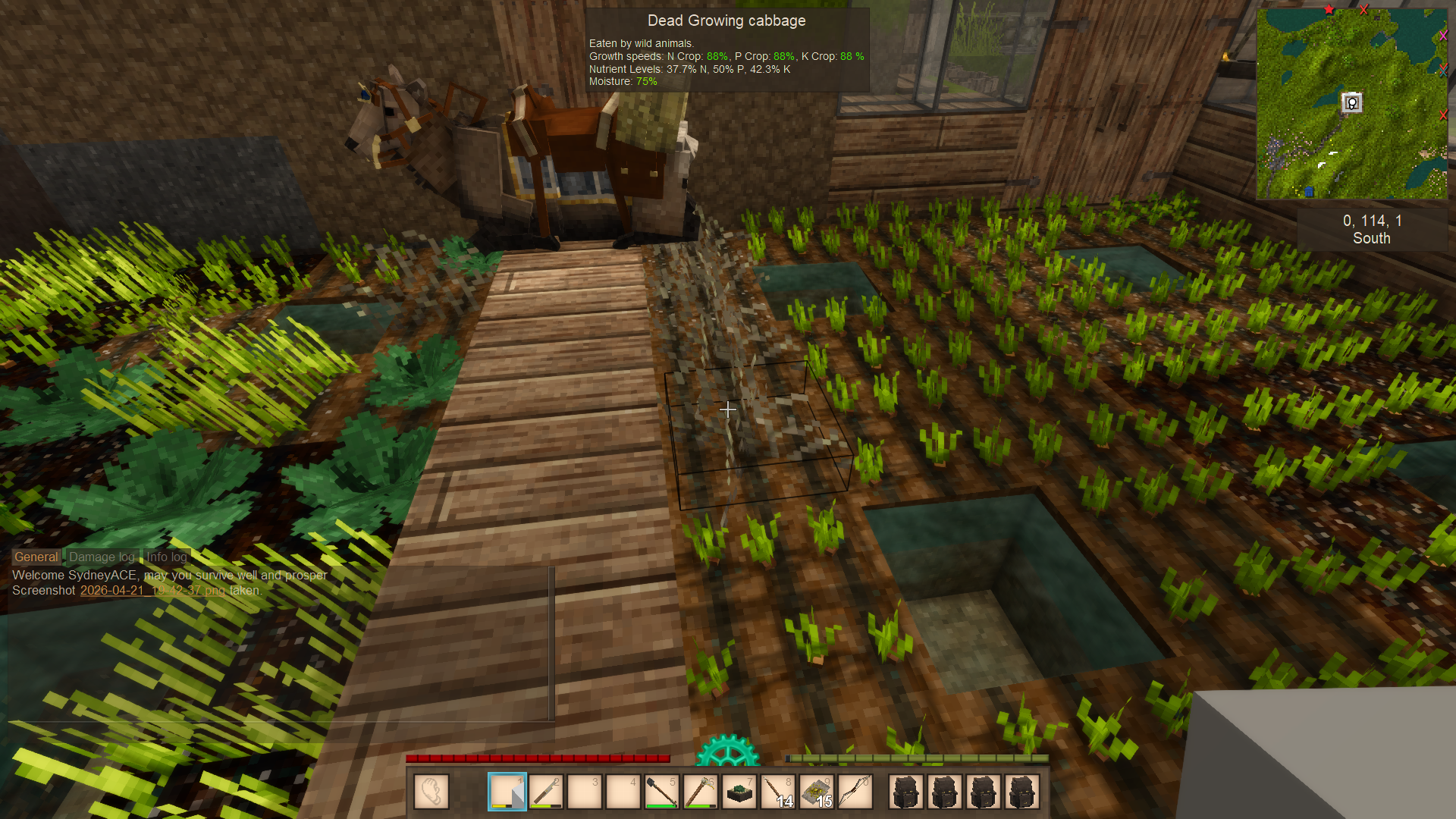Image resolution: width=1456 pixels, height=819 pixels.
Task: Open the screenshot file link in chat
Action: [152, 590]
